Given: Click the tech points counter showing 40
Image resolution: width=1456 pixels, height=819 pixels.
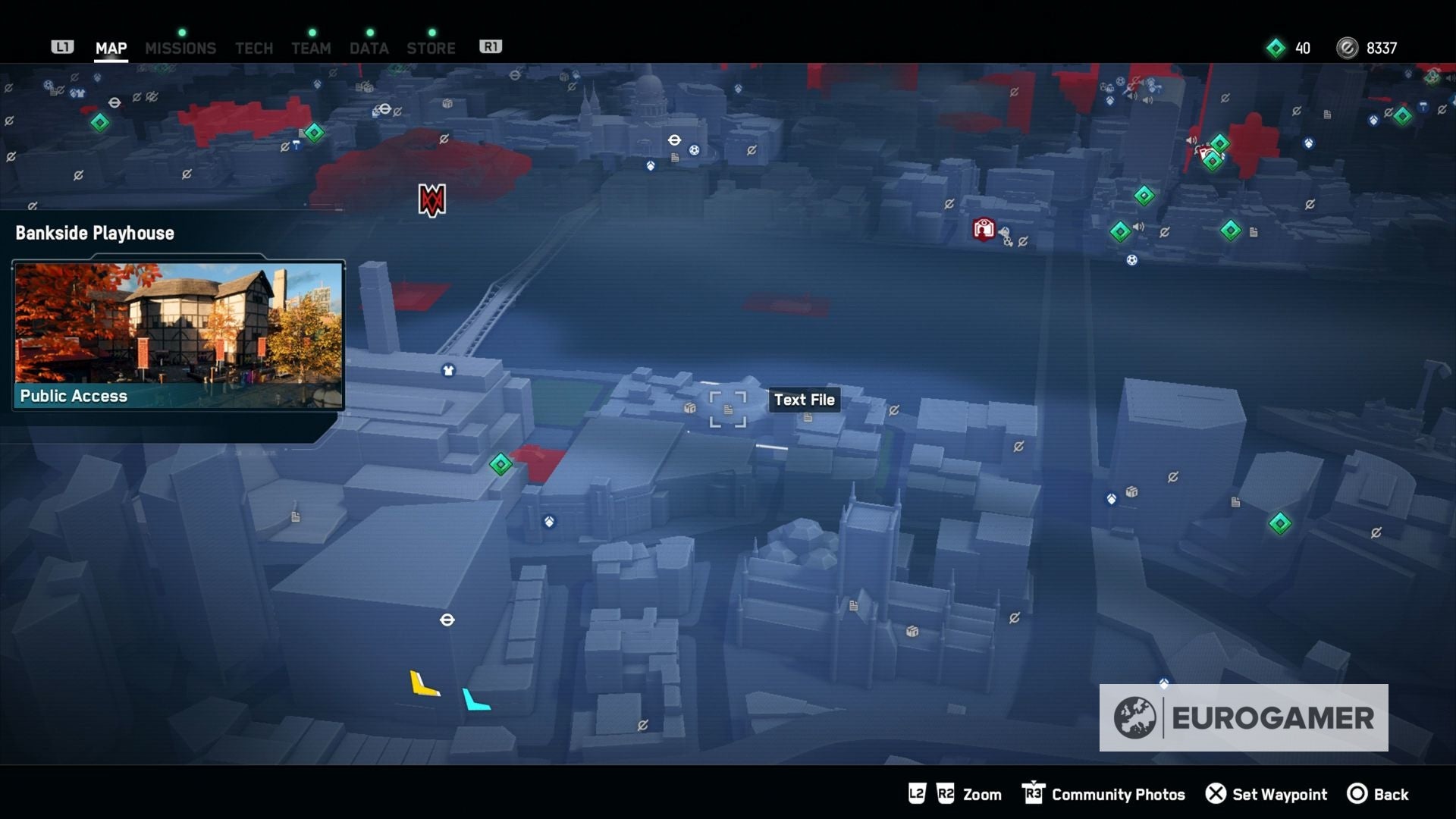Looking at the screenshot, I should pos(1289,48).
